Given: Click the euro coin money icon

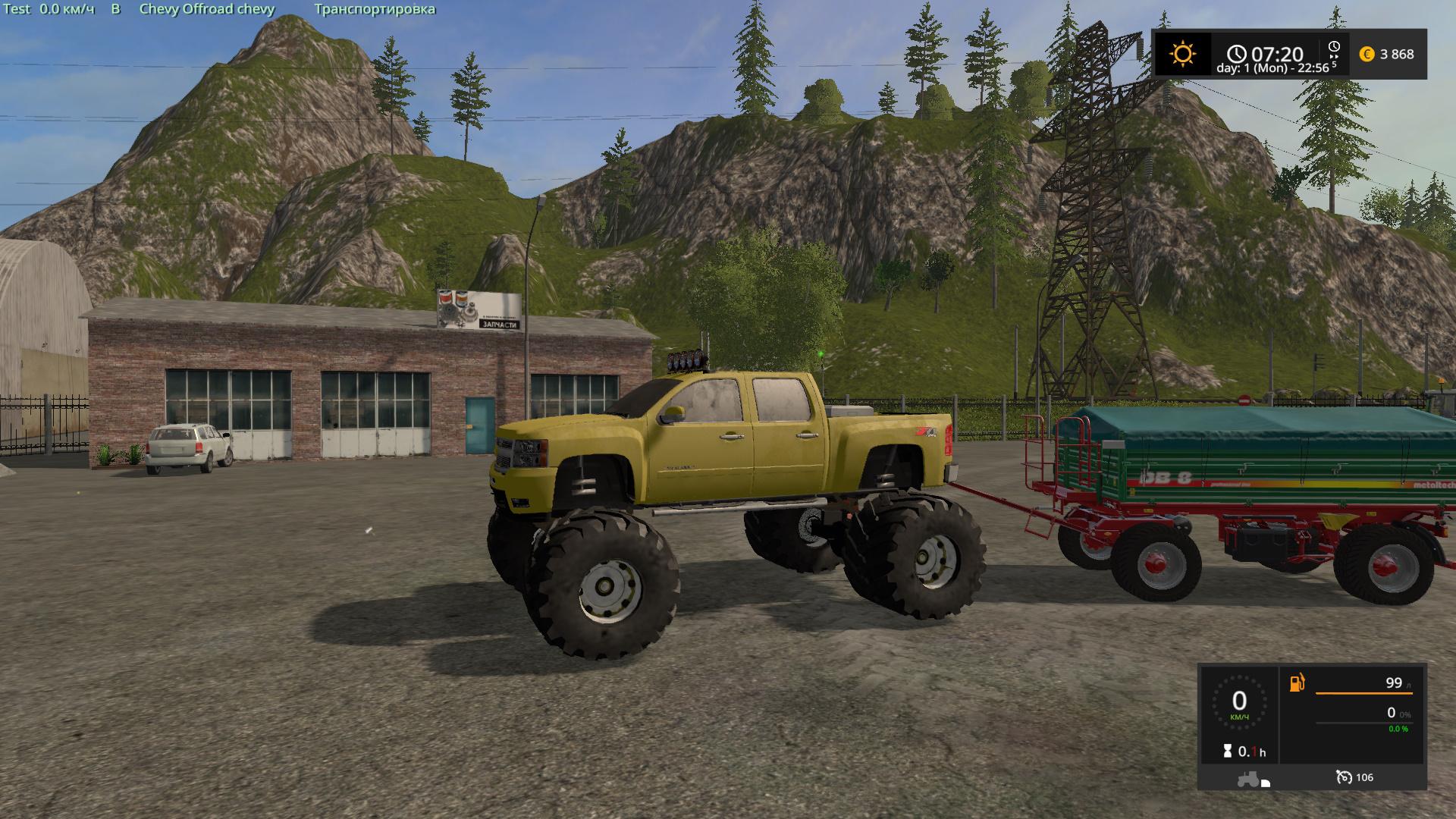Looking at the screenshot, I should click(x=1367, y=54).
